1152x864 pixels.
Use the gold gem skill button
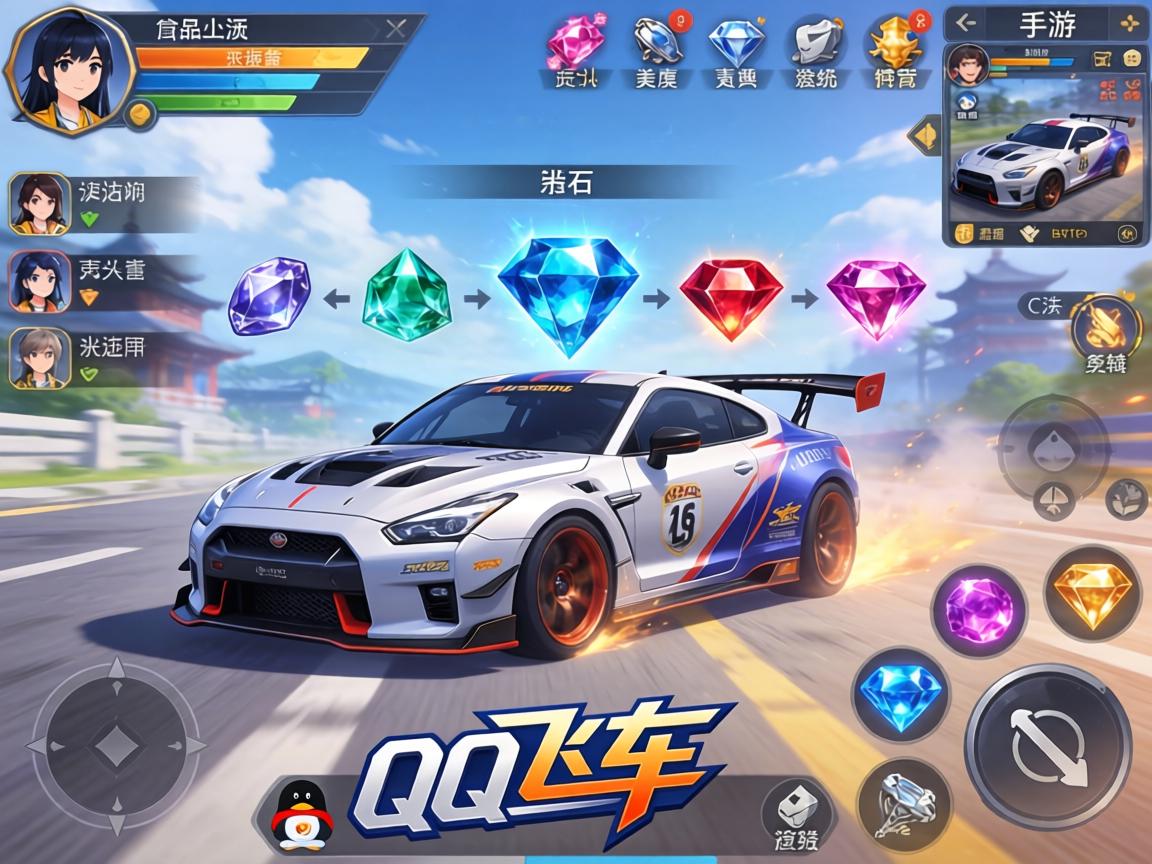[1092, 593]
